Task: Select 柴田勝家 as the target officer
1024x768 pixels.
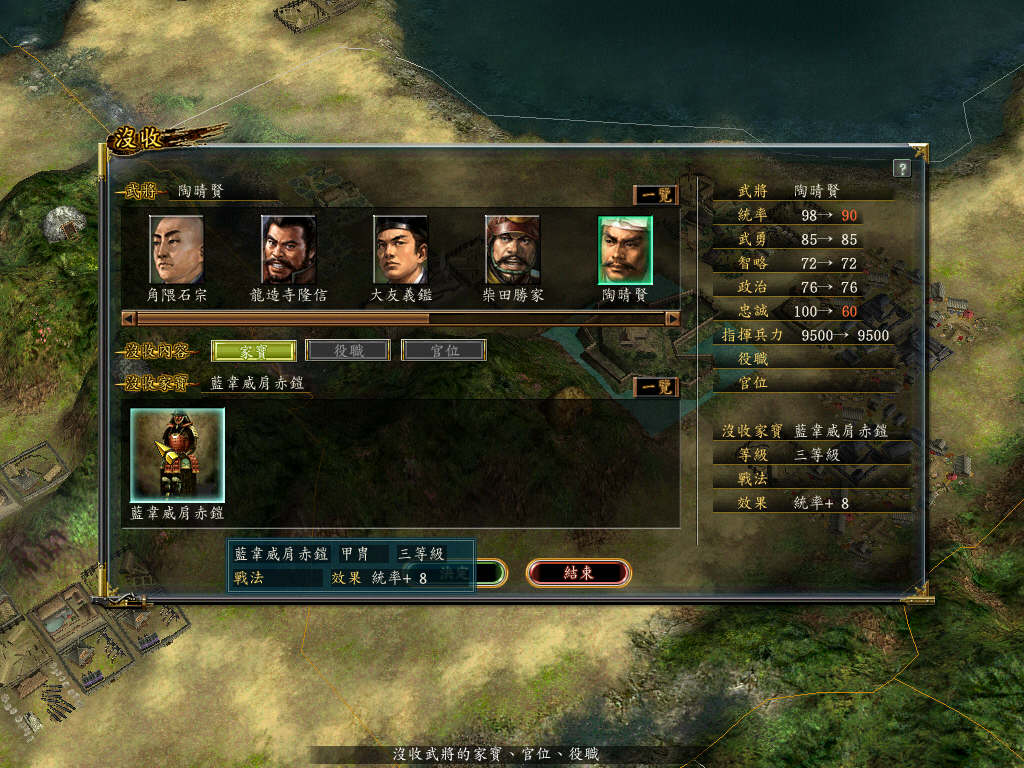Action: click(512, 250)
